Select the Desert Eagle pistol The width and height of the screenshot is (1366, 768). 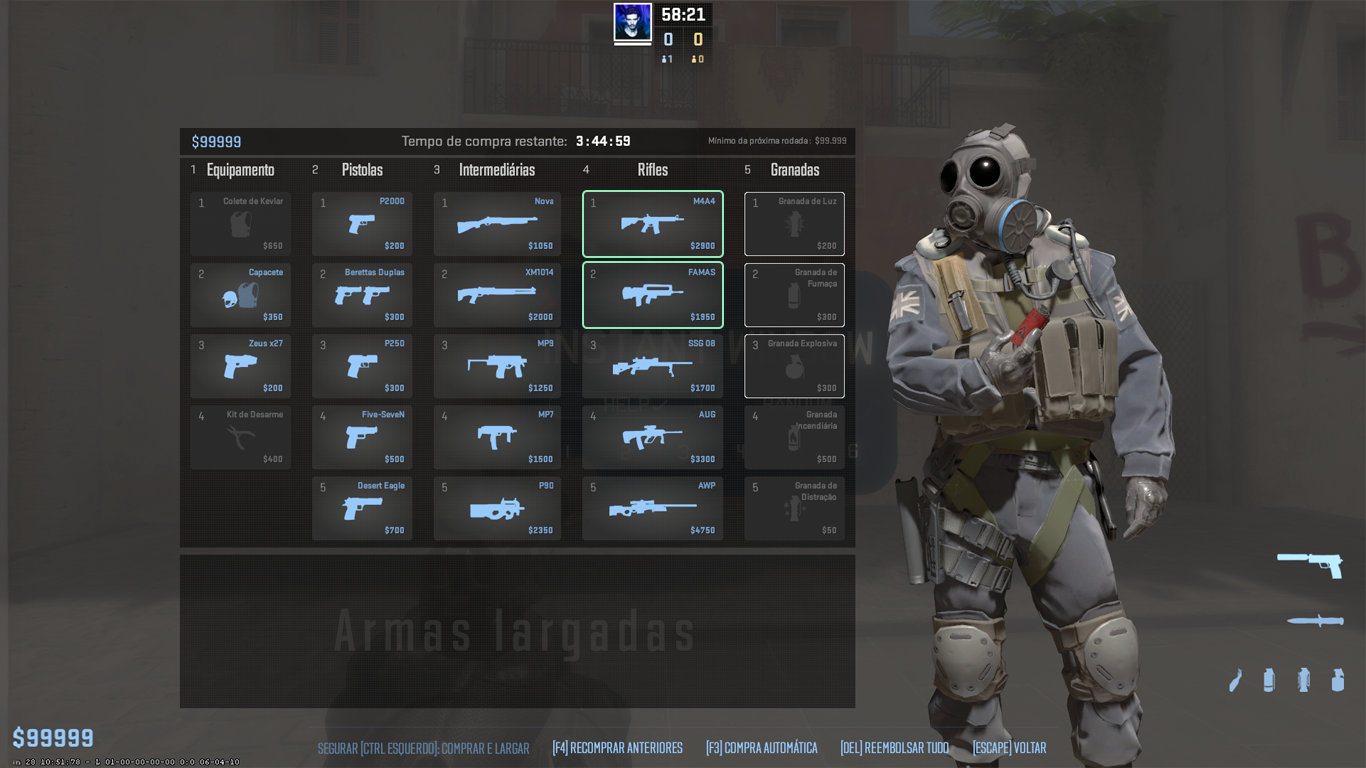point(361,508)
